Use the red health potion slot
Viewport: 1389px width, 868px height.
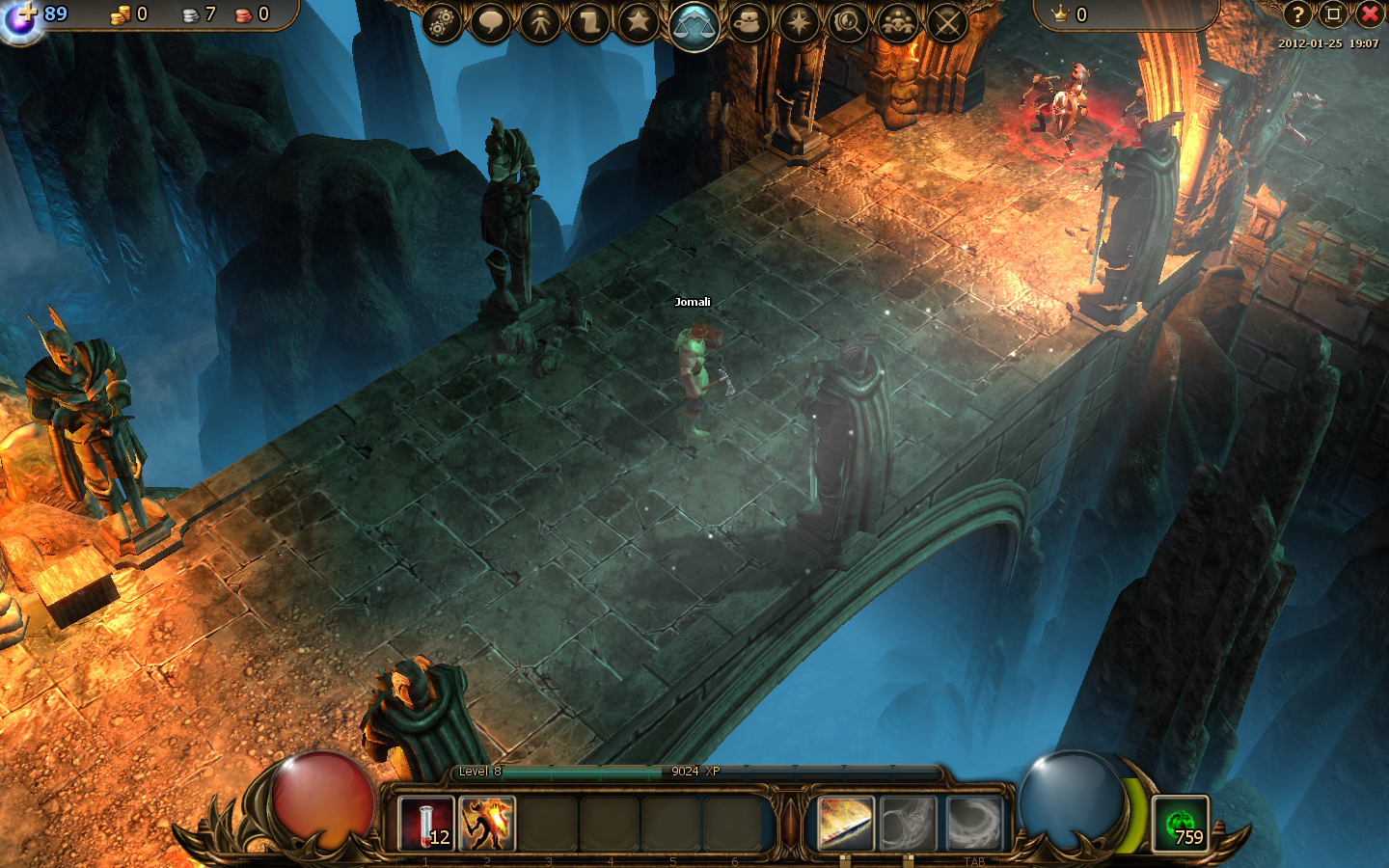426,824
